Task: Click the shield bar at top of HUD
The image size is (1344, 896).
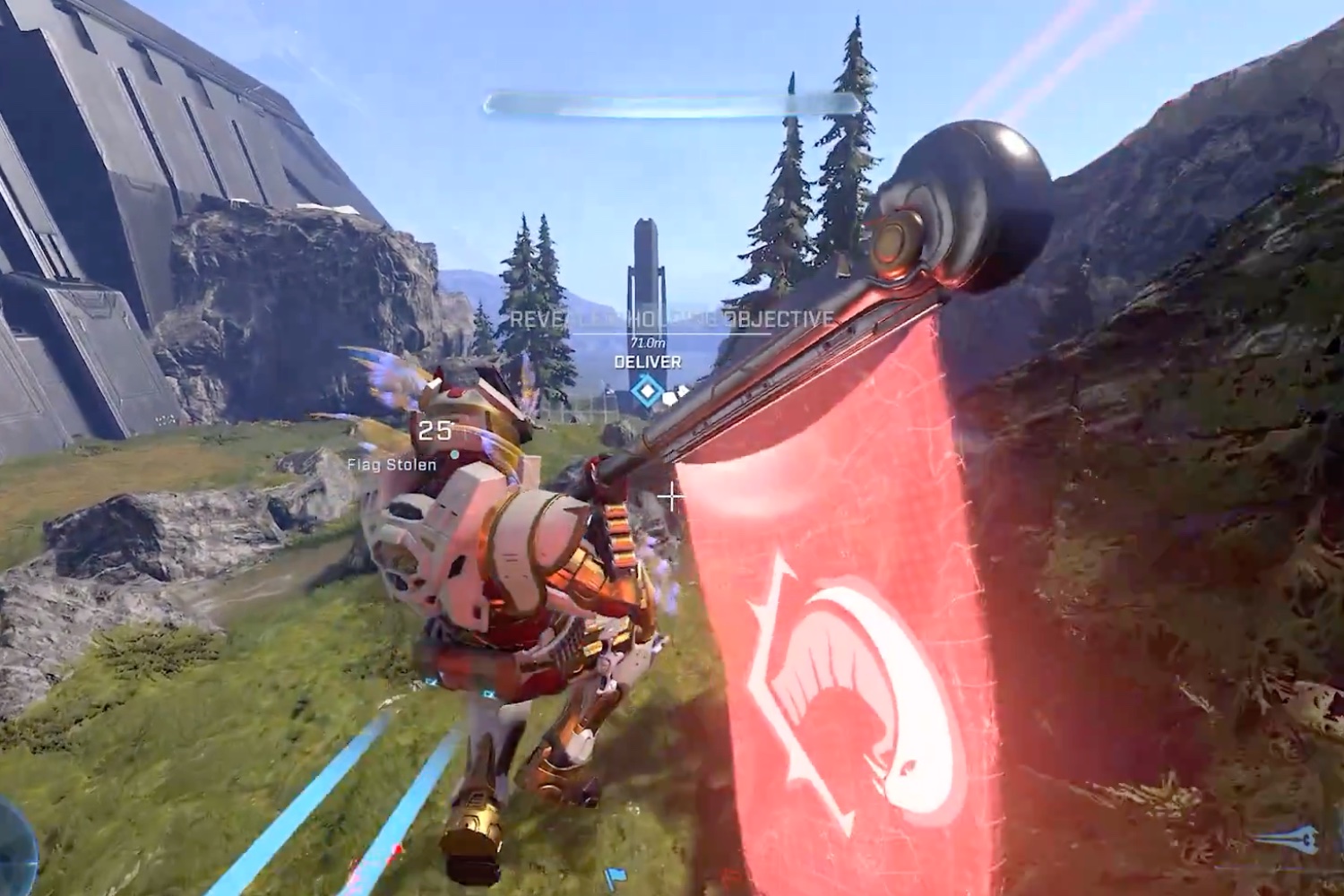Action: pos(672,105)
